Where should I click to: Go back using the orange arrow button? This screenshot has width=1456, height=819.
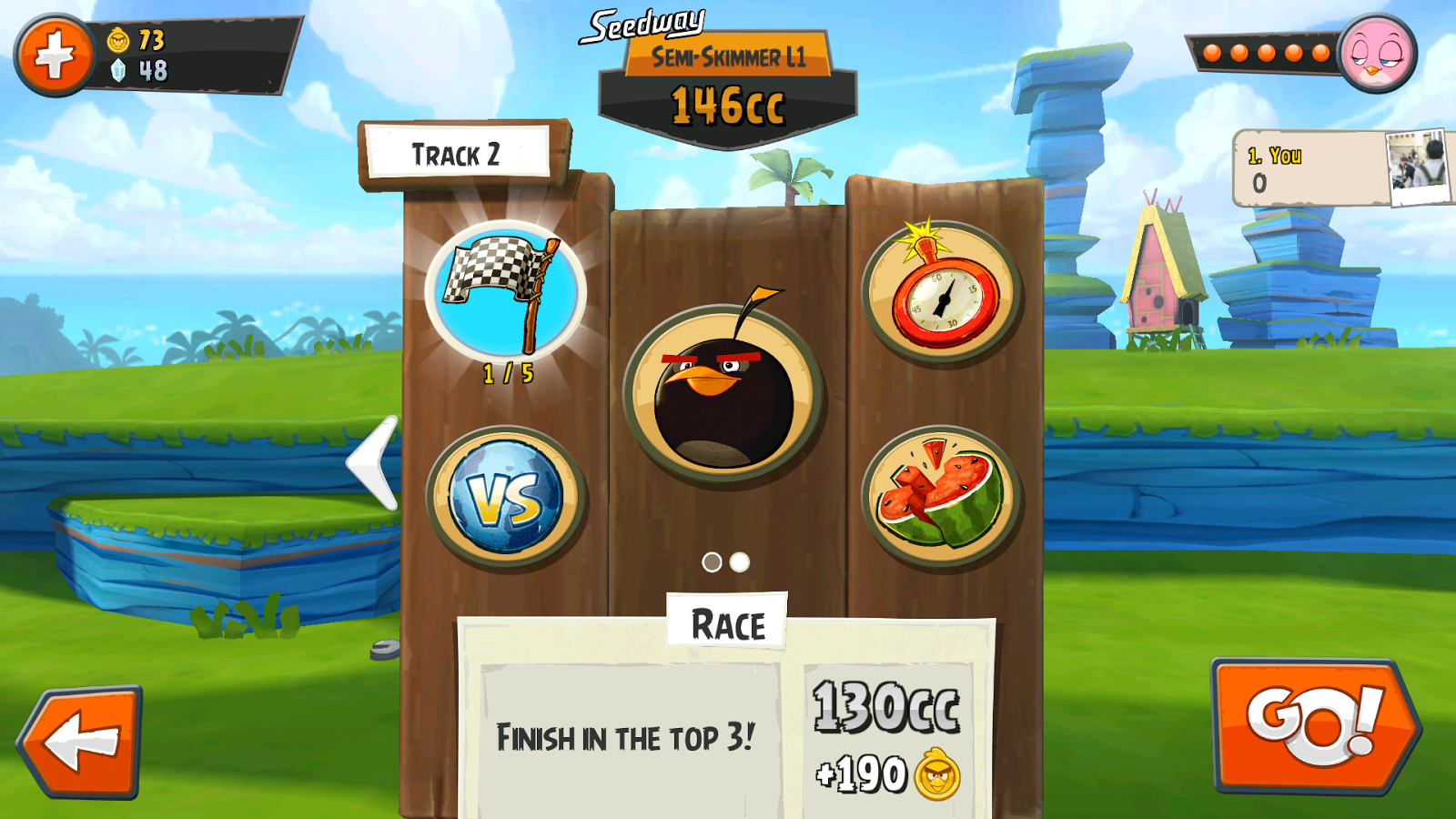[x=82, y=742]
